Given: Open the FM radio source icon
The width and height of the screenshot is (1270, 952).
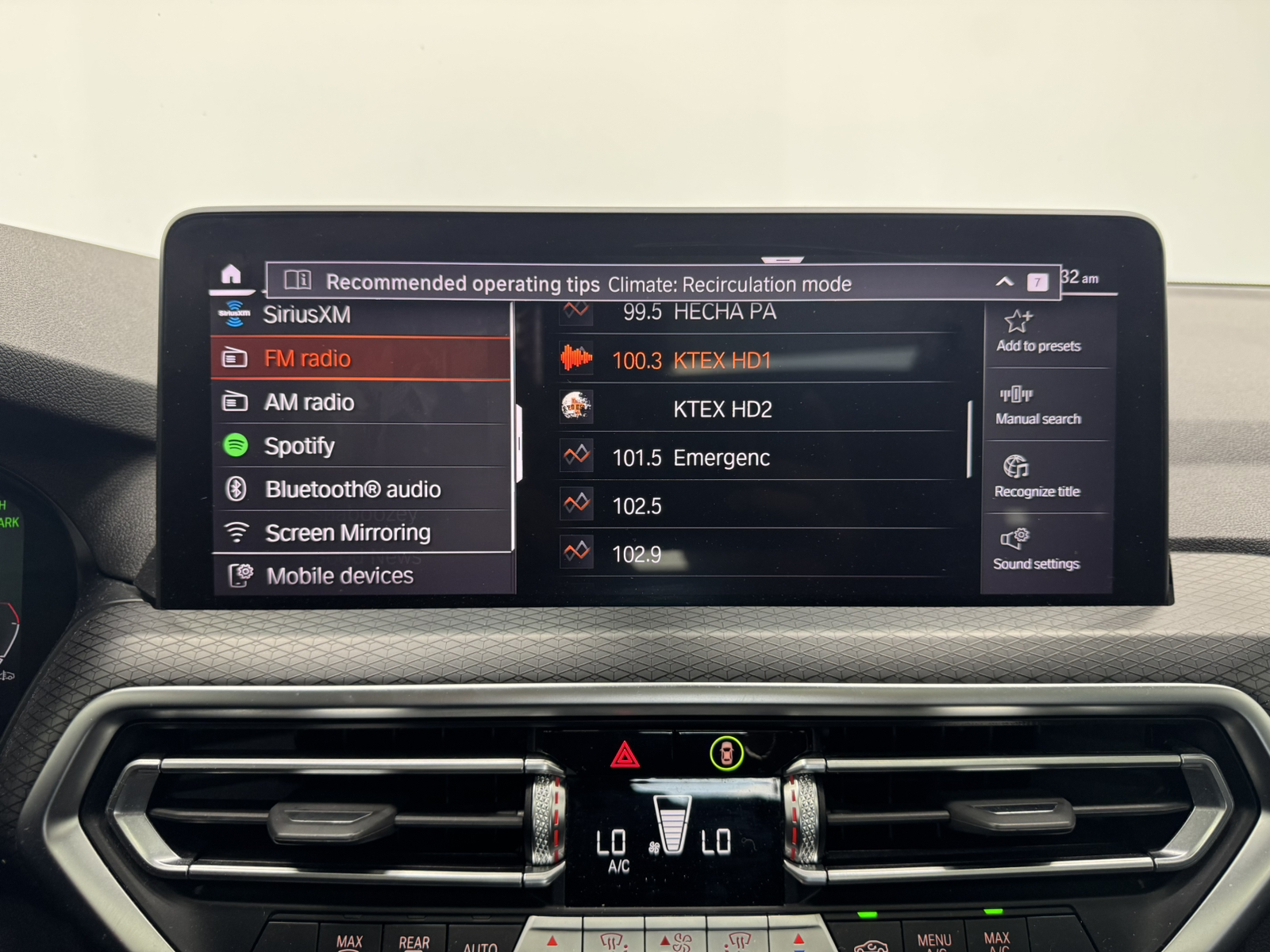Looking at the screenshot, I should [x=236, y=357].
